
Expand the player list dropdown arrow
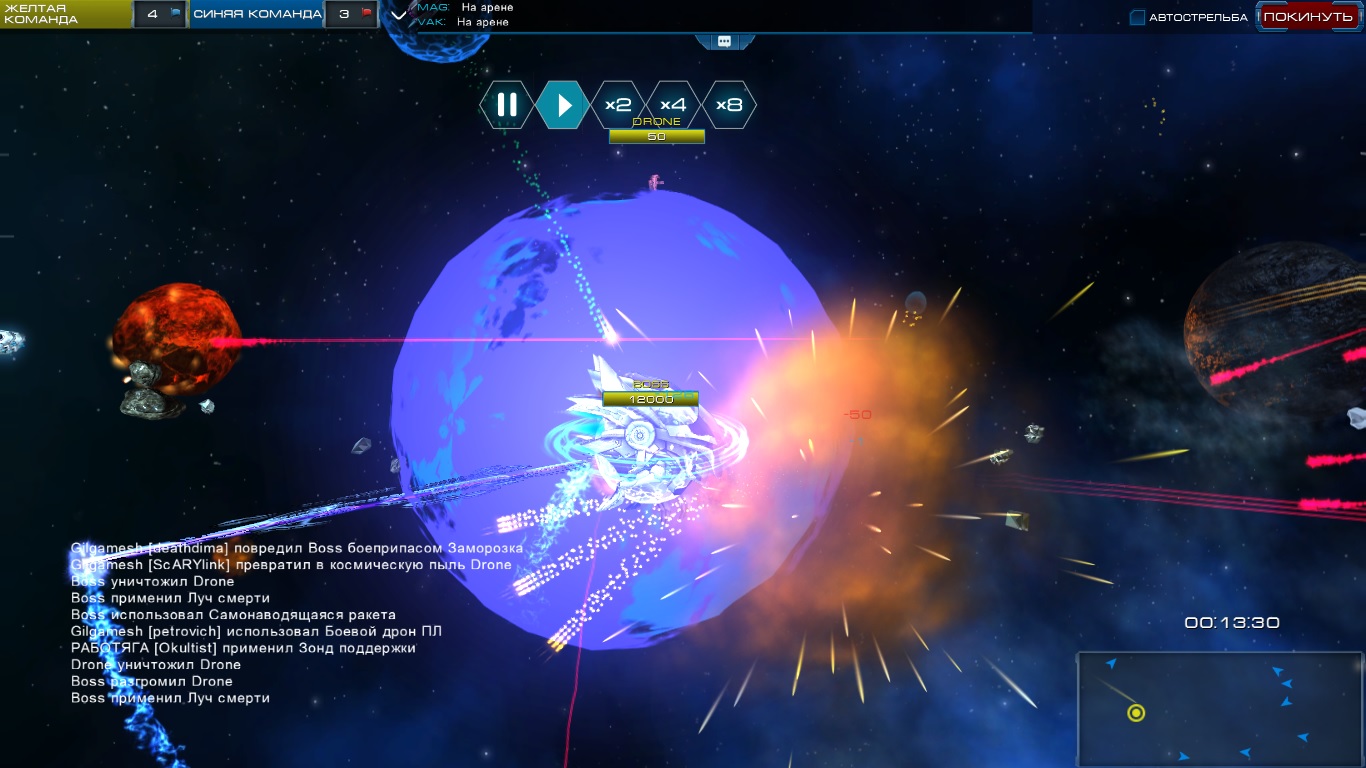pos(399,15)
